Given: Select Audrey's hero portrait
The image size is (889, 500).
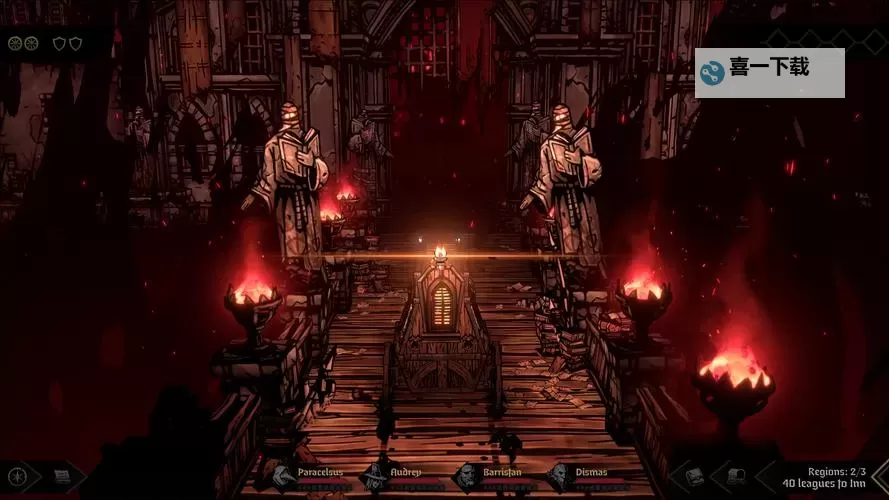Looking at the screenshot, I should 374,475.
